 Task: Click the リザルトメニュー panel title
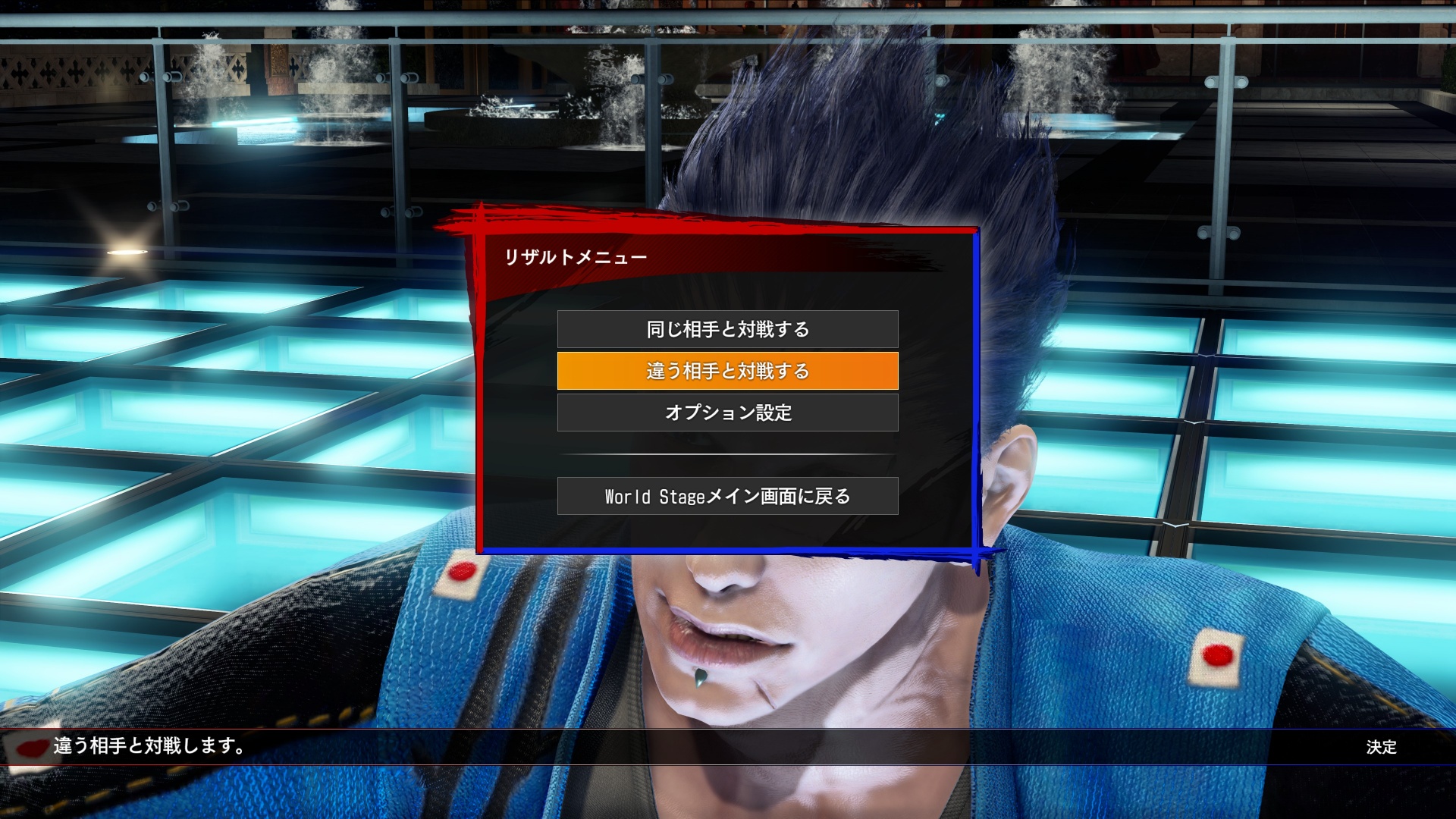(x=576, y=256)
